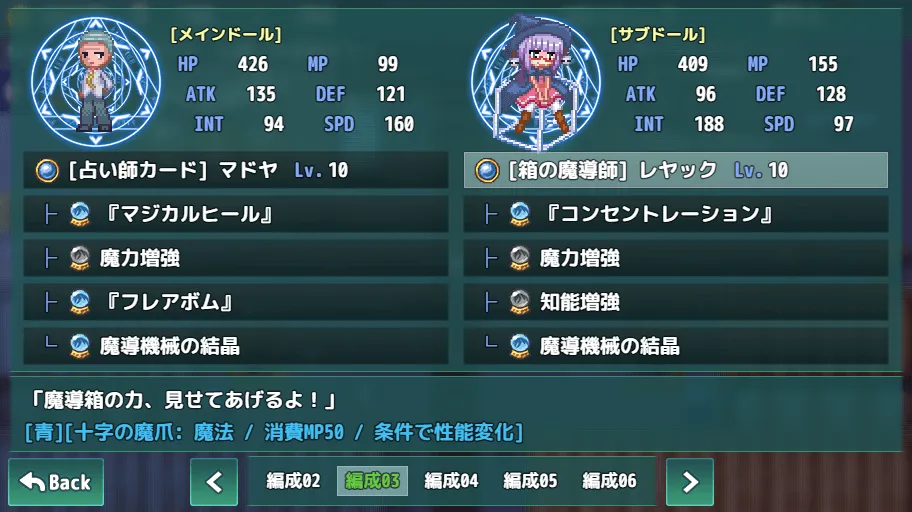
Task: Select the [箱の魔導師] レヤック sub doll row
Action: pos(676,170)
